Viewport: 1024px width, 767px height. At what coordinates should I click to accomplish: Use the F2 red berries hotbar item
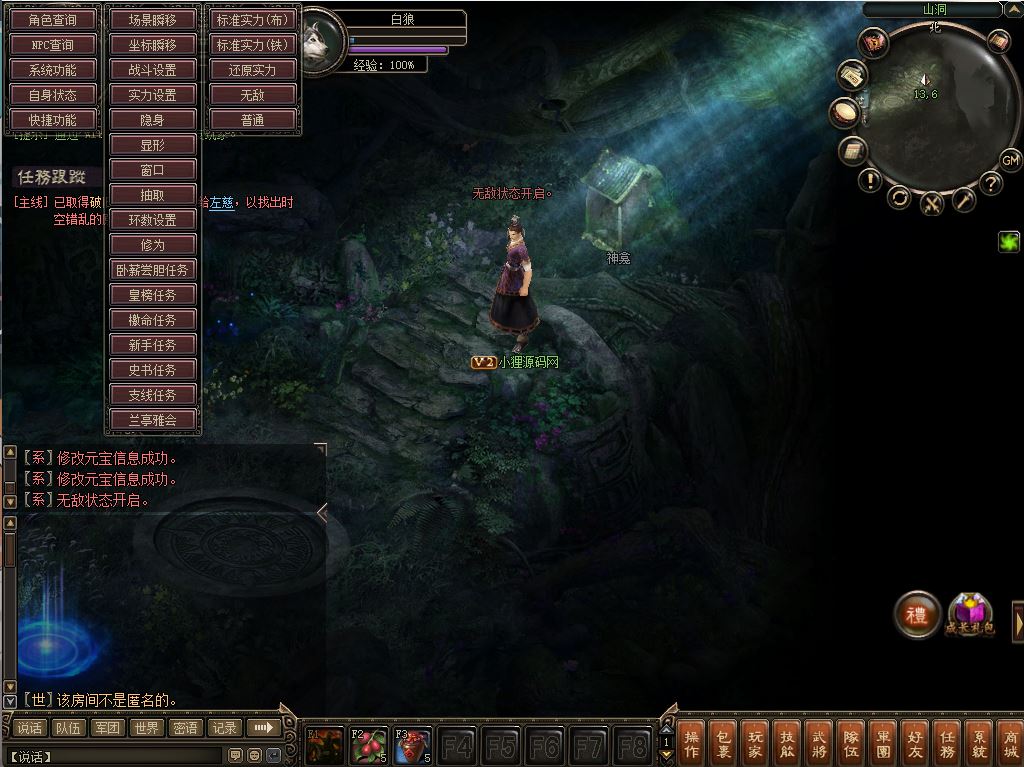(369, 746)
